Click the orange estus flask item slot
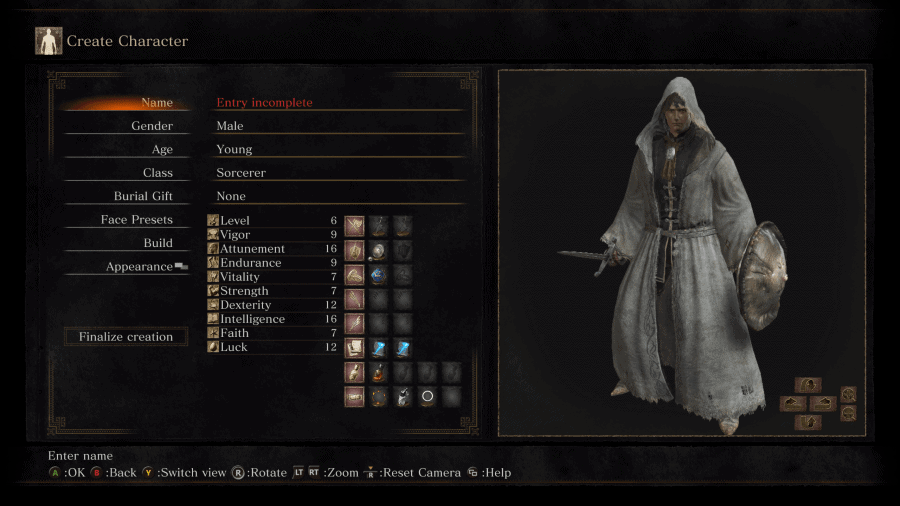900x506 pixels. pyautogui.click(x=378, y=373)
